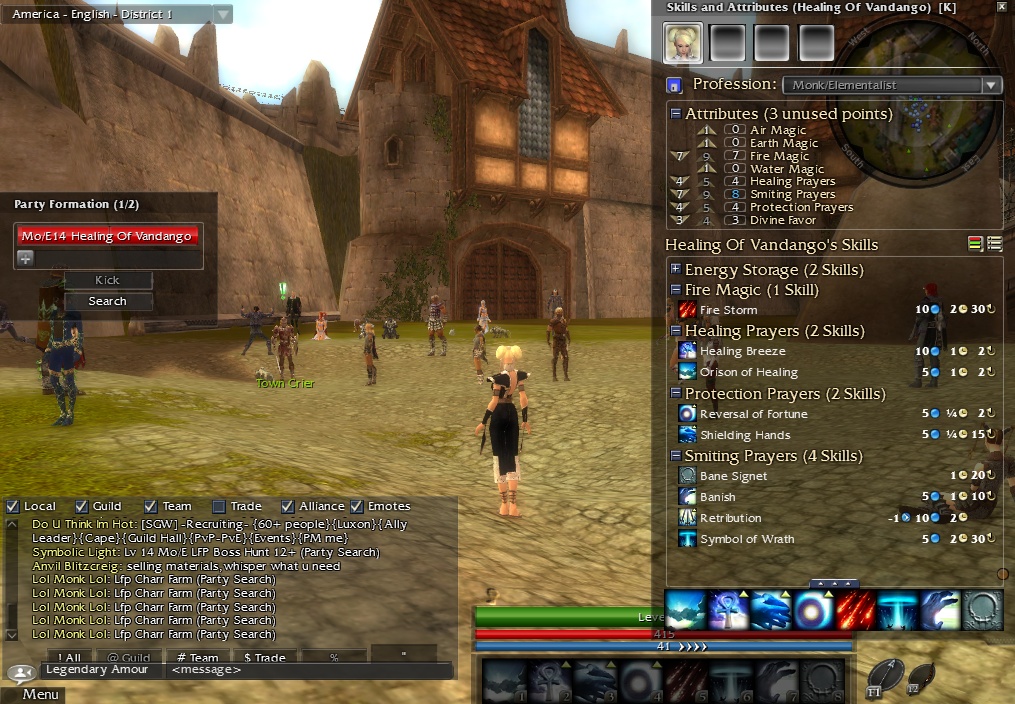Screen dimensions: 1015x704
Task: Open the Menu button
Action: click(40, 694)
